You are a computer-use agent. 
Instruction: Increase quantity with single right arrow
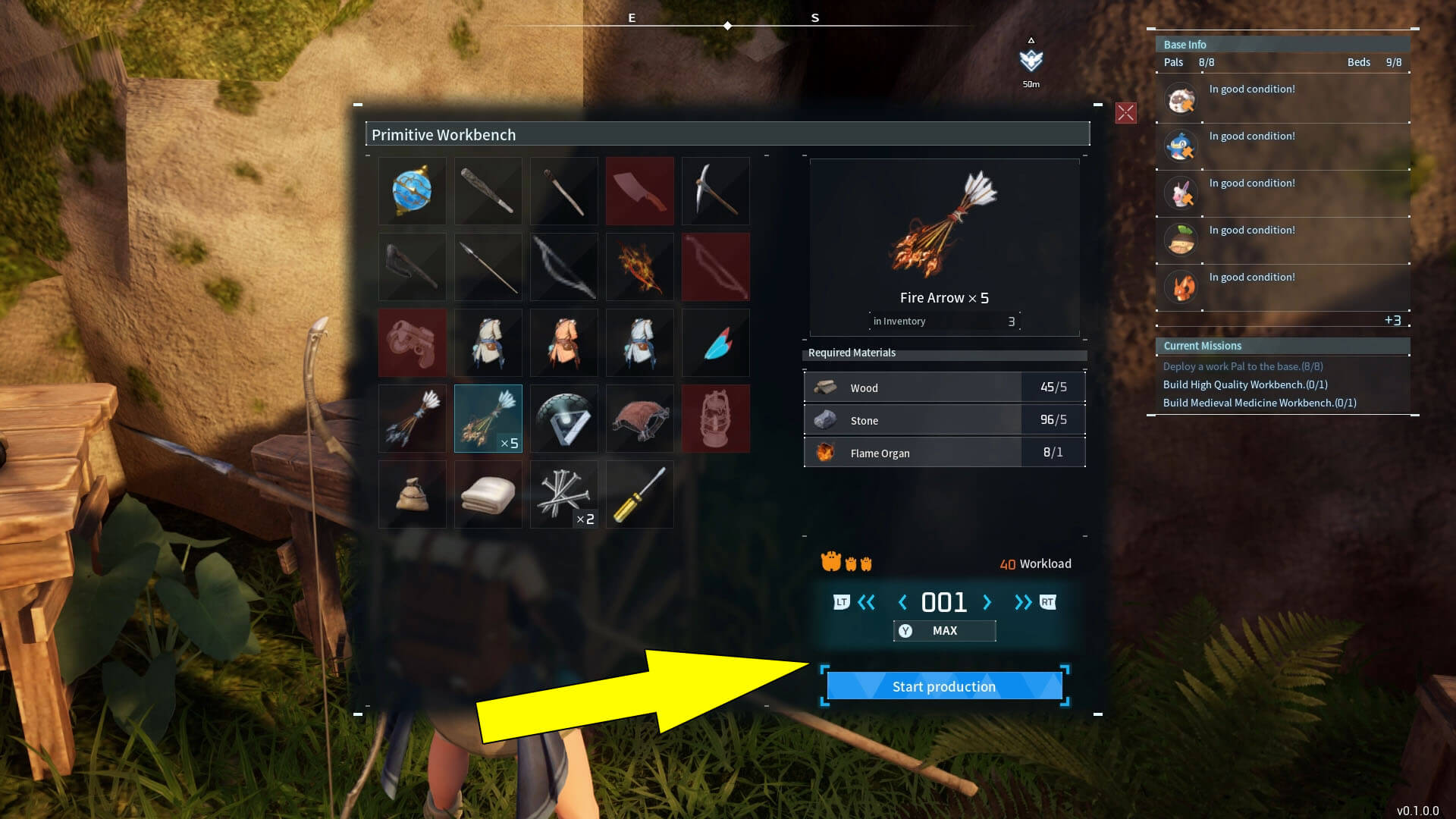pyautogui.click(x=987, y=602)
